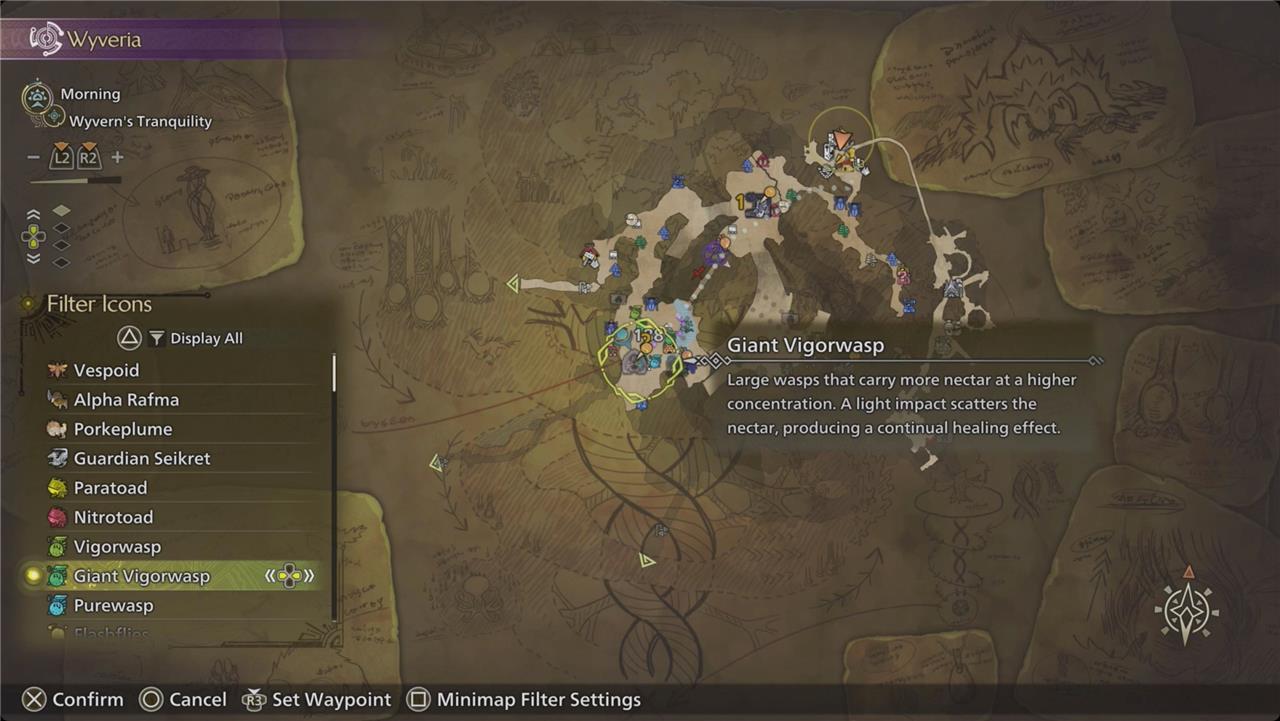Image resolution: width=1280 pixels, height=721 pixels.
Task: Select the Vigorwasp filter entry
Action: pos(117,547)
